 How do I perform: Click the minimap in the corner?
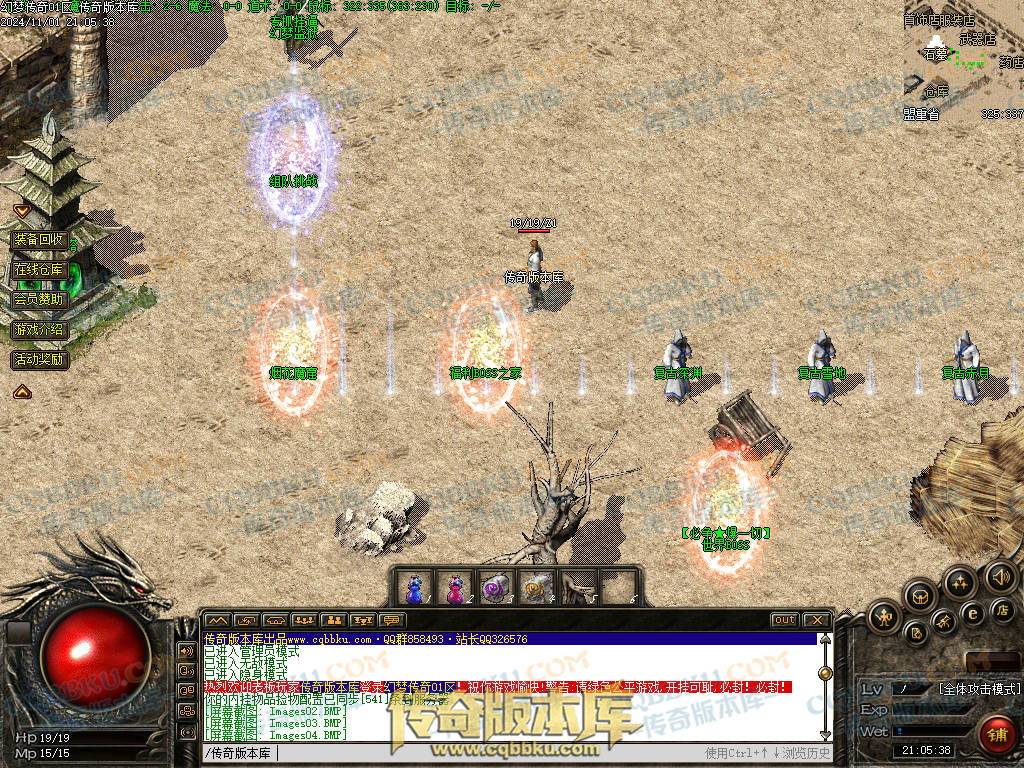(963, 62)
